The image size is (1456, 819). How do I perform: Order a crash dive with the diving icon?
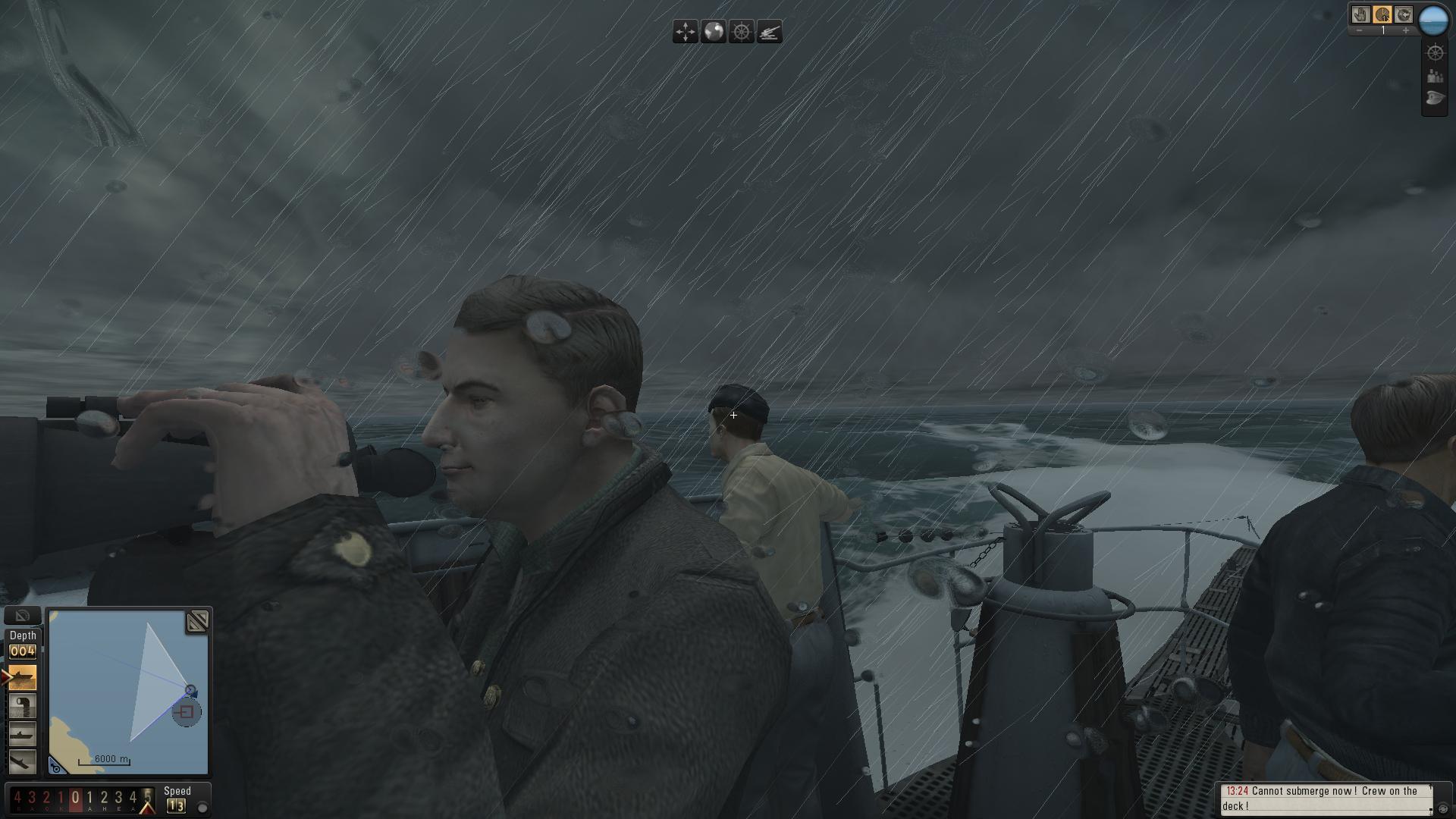[23, 761]
